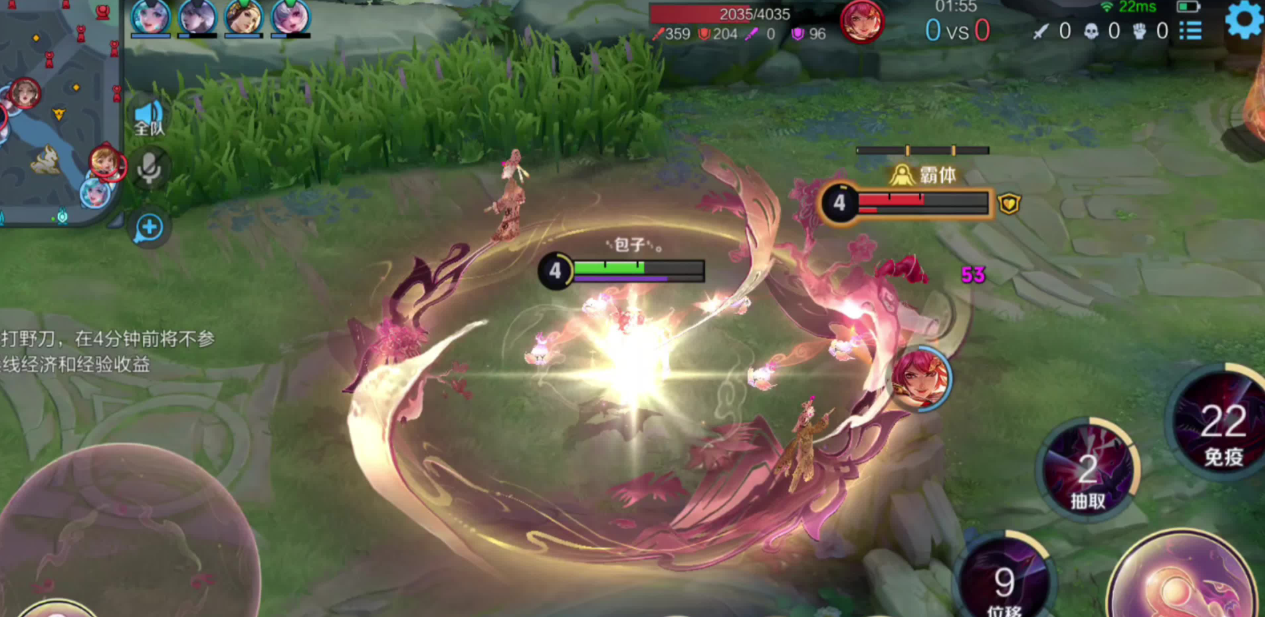
Task: Open the scoreboard list icon
Action: point(1190,31)
